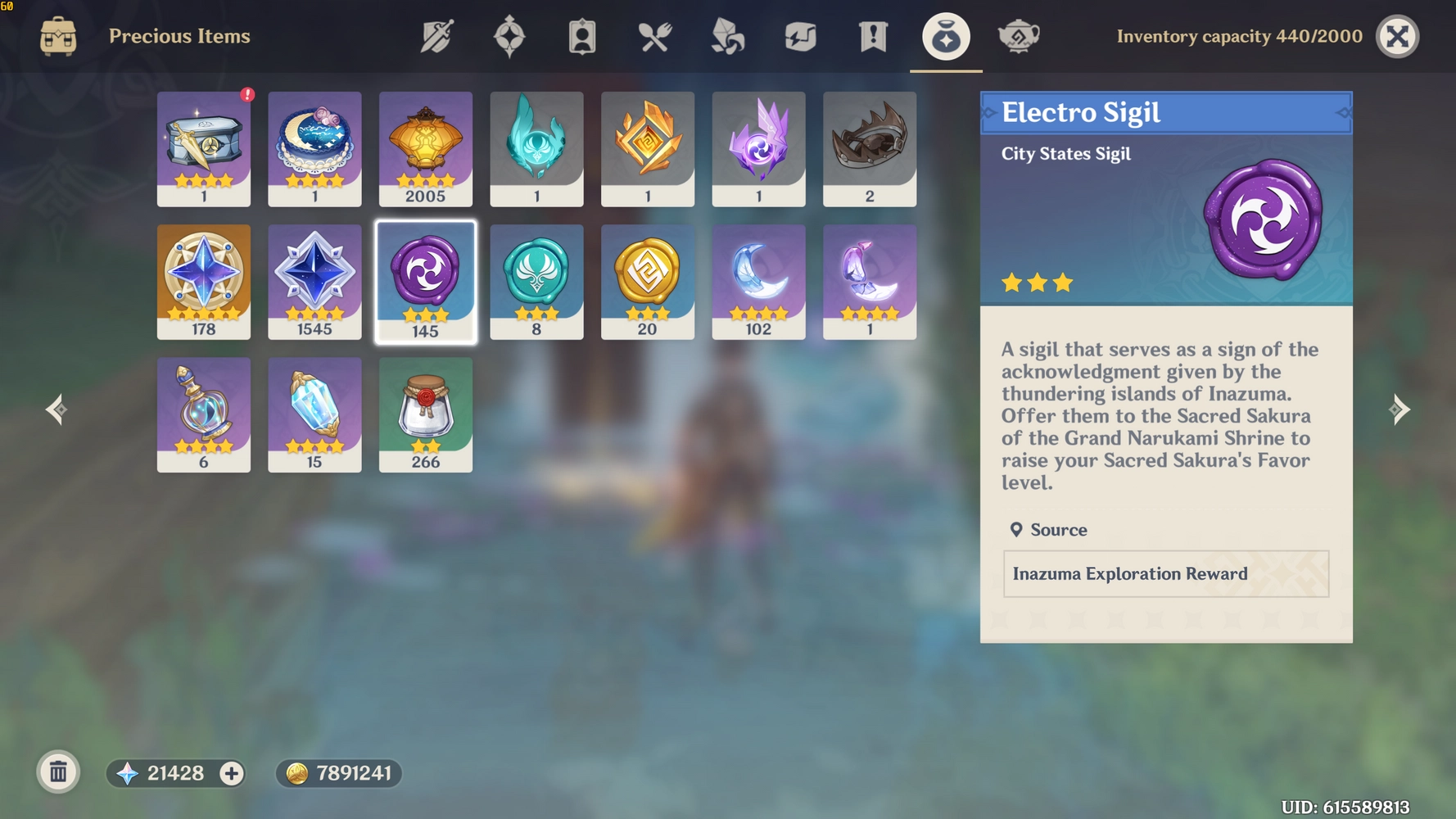
Task: Switch to the Furnishings teapot tab
Action: click(x=1018, y=36)
